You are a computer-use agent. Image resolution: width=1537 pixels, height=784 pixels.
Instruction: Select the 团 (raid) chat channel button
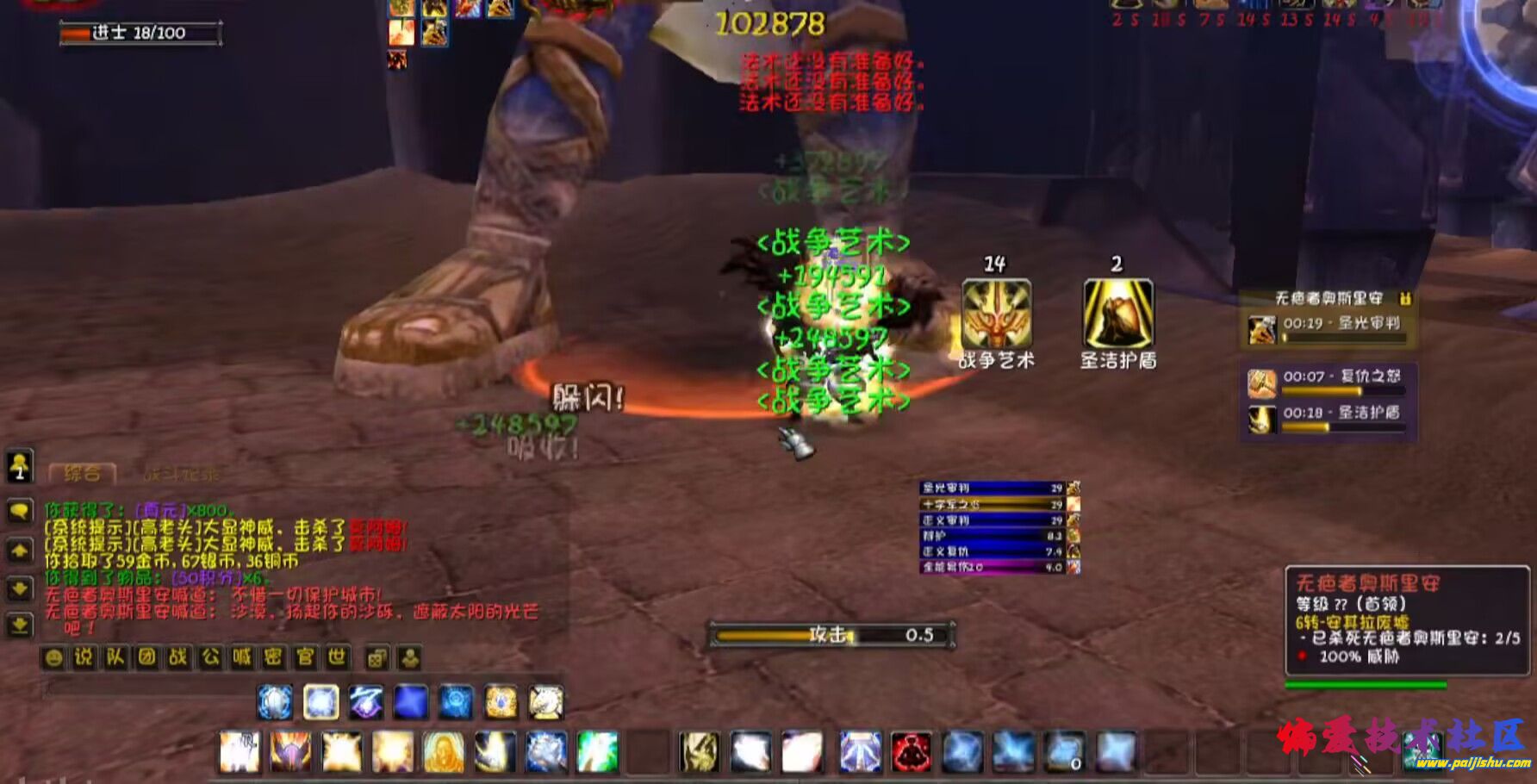click(x=146, y=658)
